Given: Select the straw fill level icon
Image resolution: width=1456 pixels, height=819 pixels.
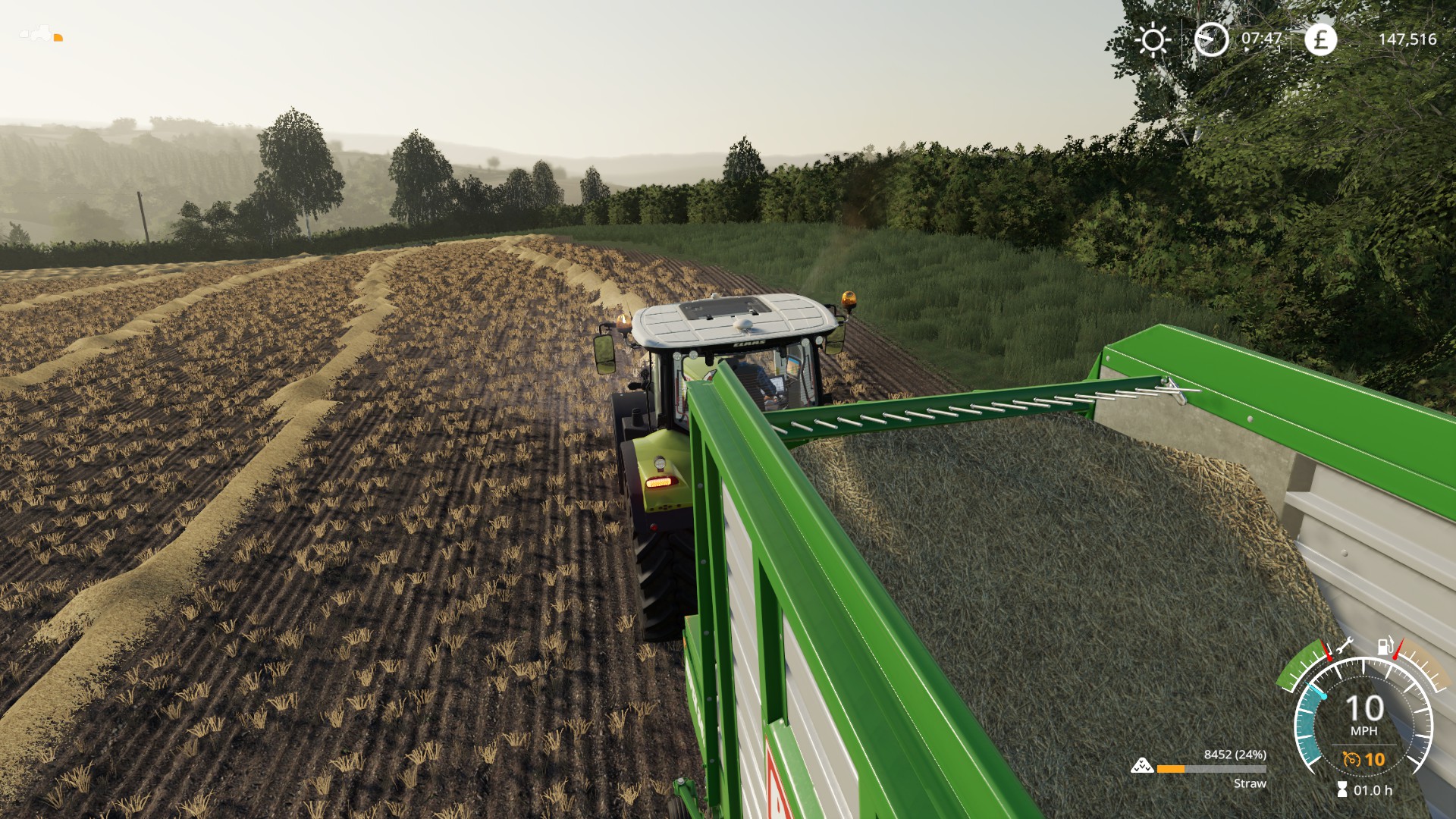Looking at the screenshot, I should (1141, 767).
